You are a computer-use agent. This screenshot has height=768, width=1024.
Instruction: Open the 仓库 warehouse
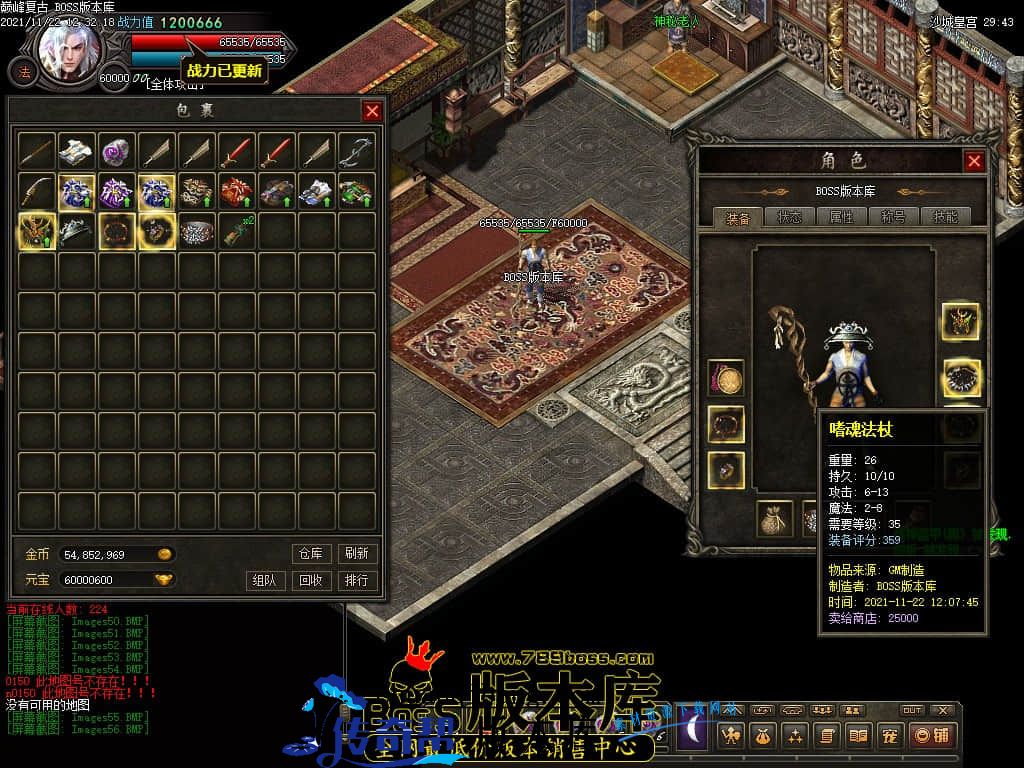tap(310, 553)
